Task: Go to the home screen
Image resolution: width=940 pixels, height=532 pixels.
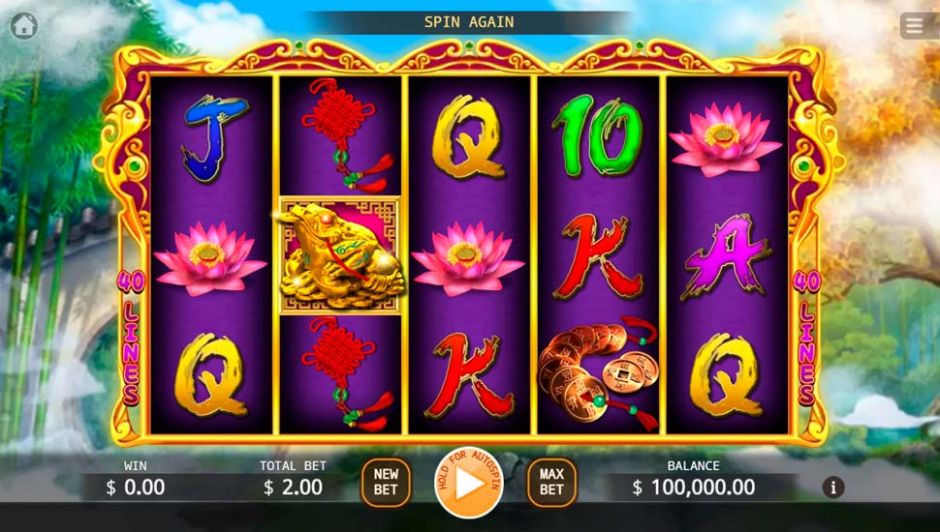Action: click(24, 26)
